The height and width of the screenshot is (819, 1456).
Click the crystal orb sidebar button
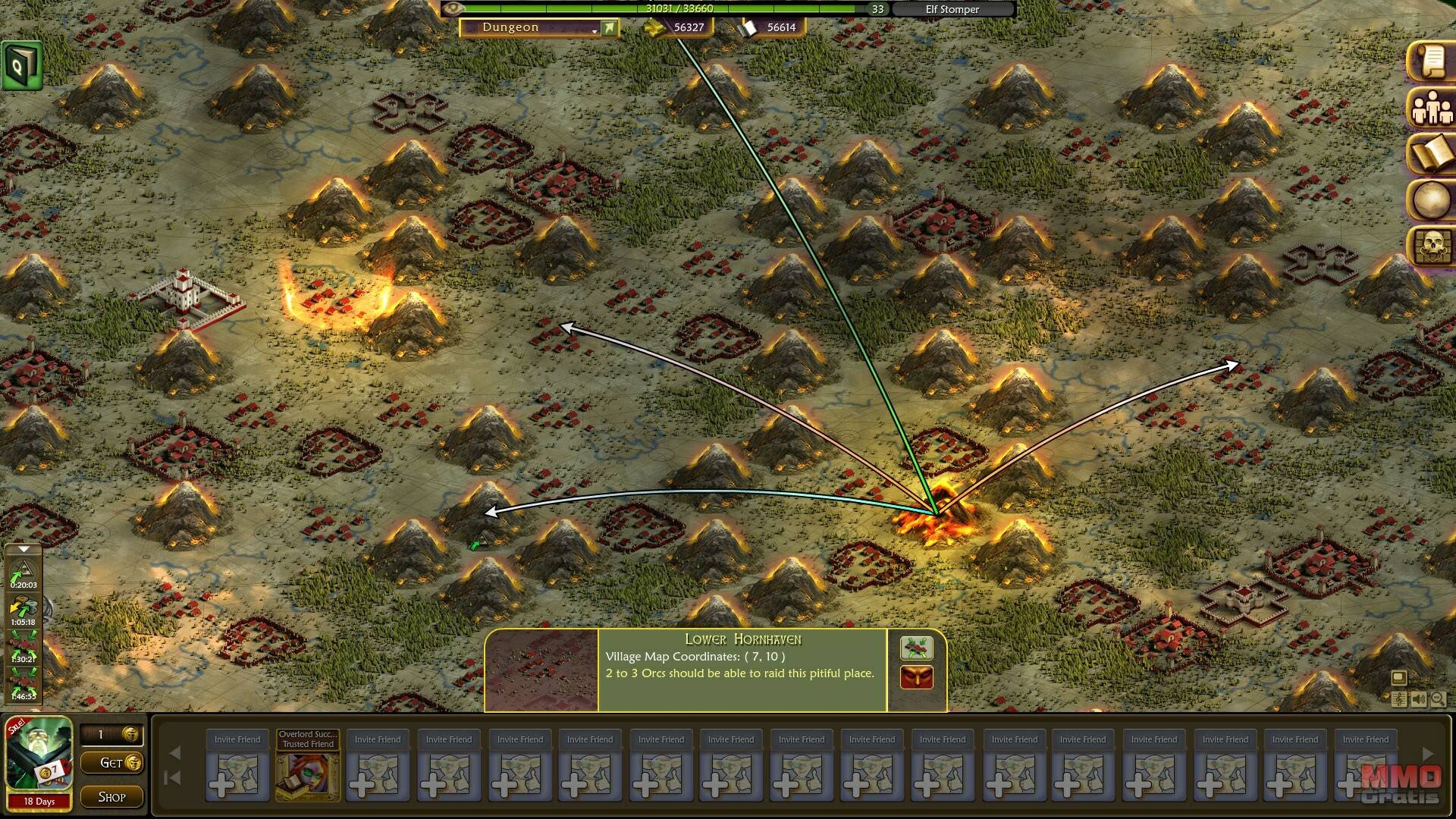click(1431, 201)
